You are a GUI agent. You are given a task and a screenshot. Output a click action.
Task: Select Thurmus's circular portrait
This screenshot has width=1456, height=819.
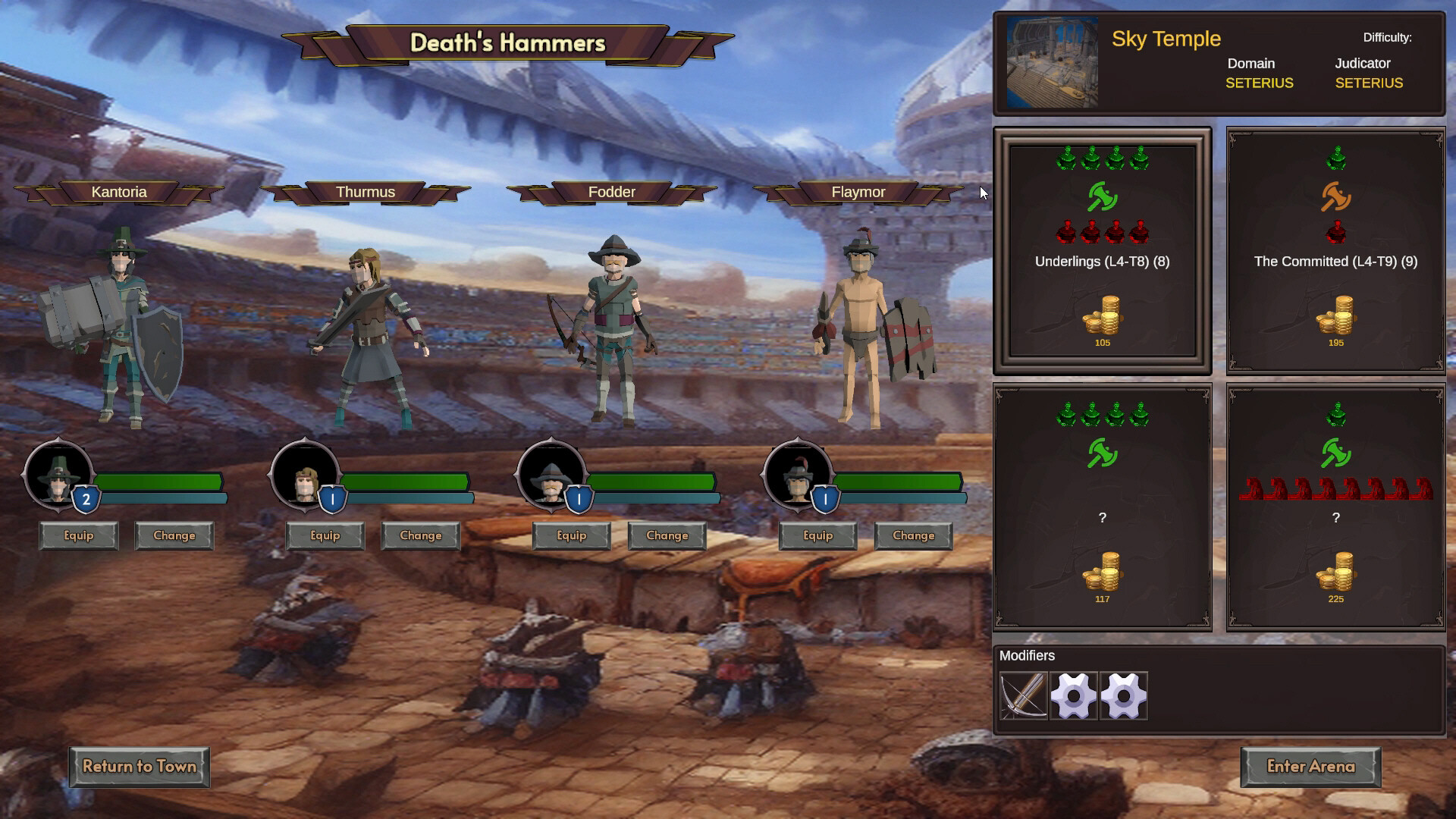pyautogui.click(x=303, y=478)
